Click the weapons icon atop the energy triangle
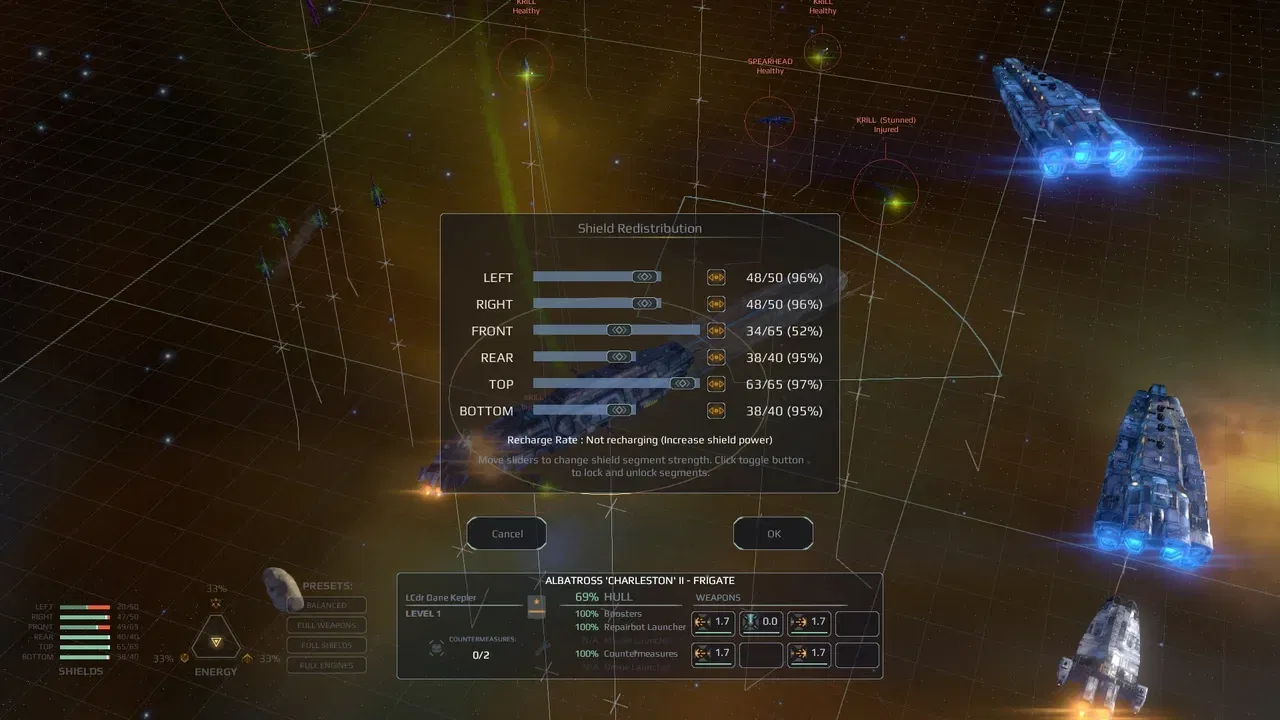This screenshot has height=720, width=1280. pyautogui.click(x=216, y=603)
